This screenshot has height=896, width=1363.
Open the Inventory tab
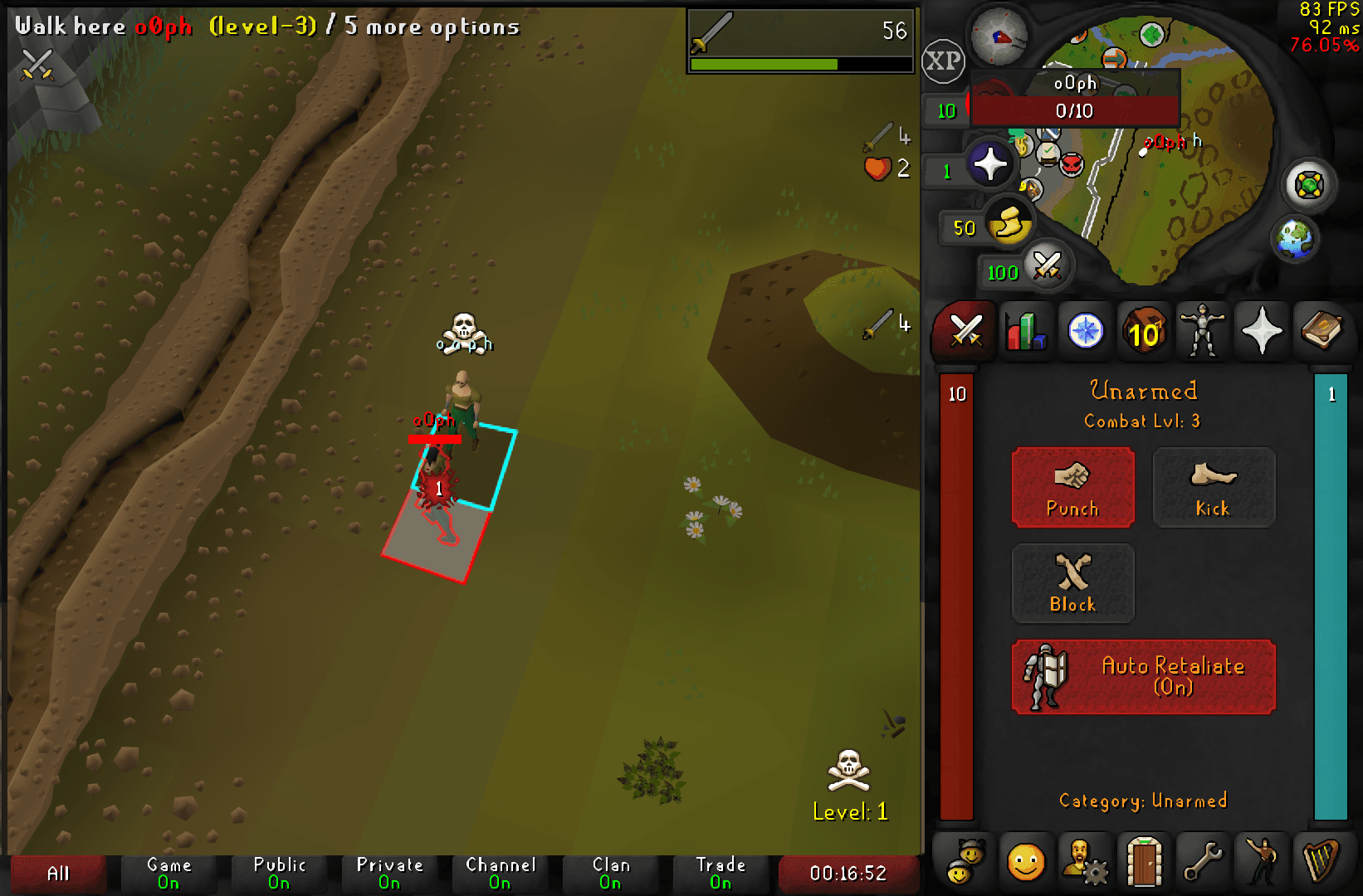pos(1144,331)
